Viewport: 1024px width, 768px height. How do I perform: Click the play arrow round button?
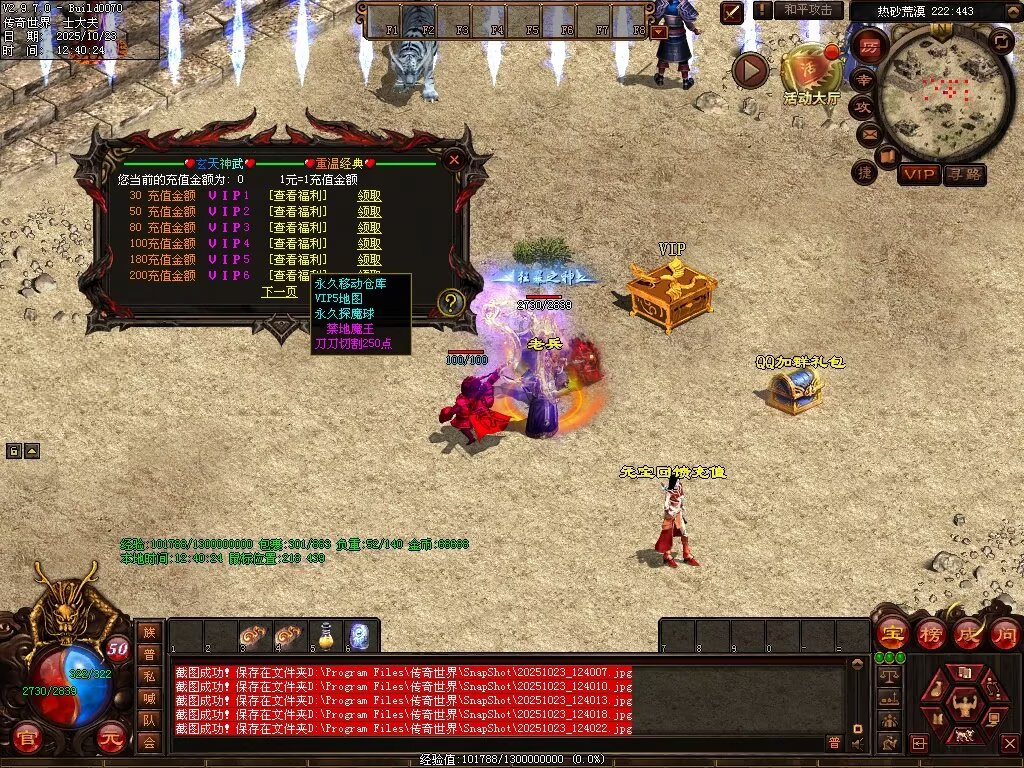(750, 70)
